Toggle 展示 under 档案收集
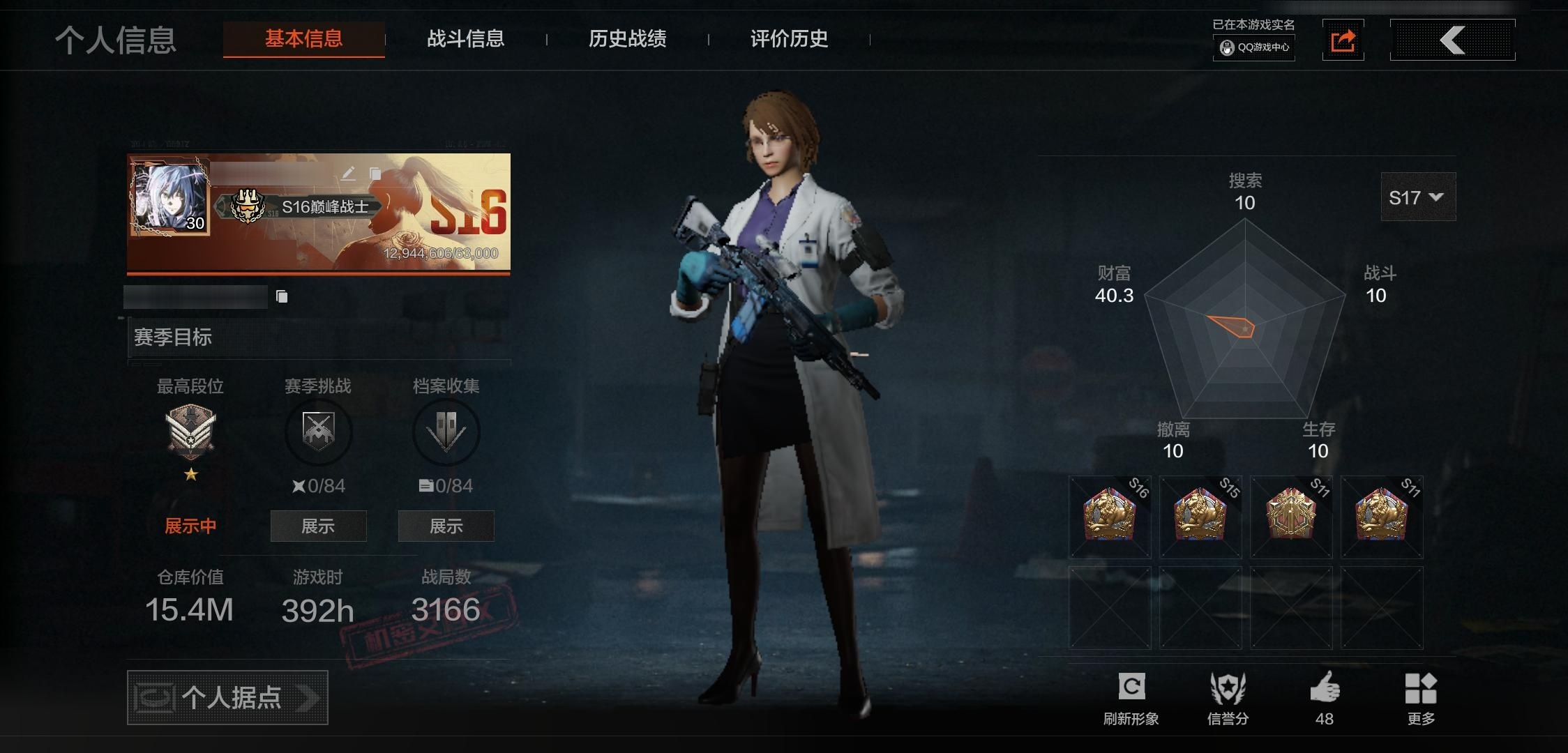The width and height of the screenshot is (1568, 753). [446, 526]
